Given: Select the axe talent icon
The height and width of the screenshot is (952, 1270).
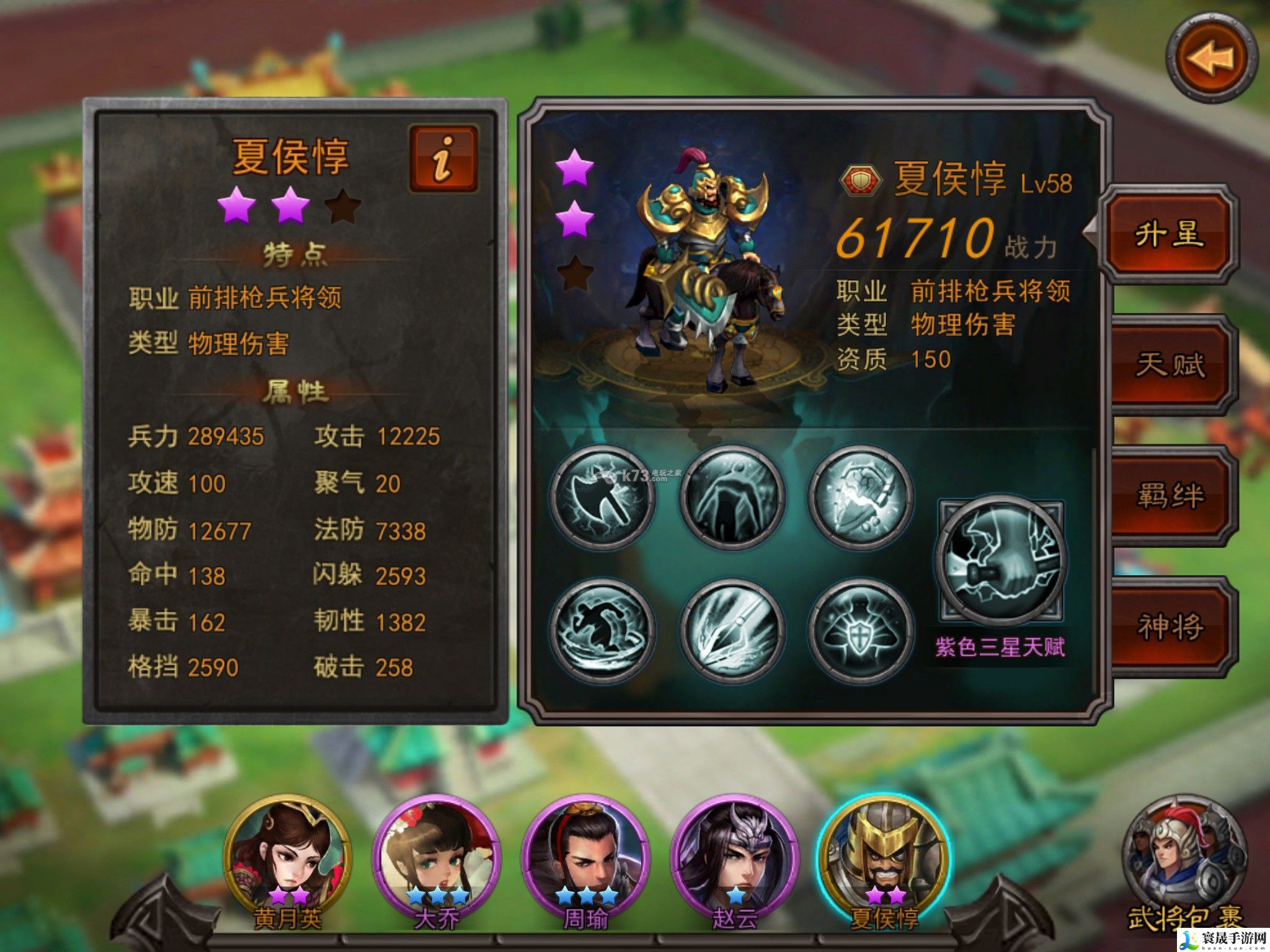Looking at the screenshot, I should click(603, 497).
